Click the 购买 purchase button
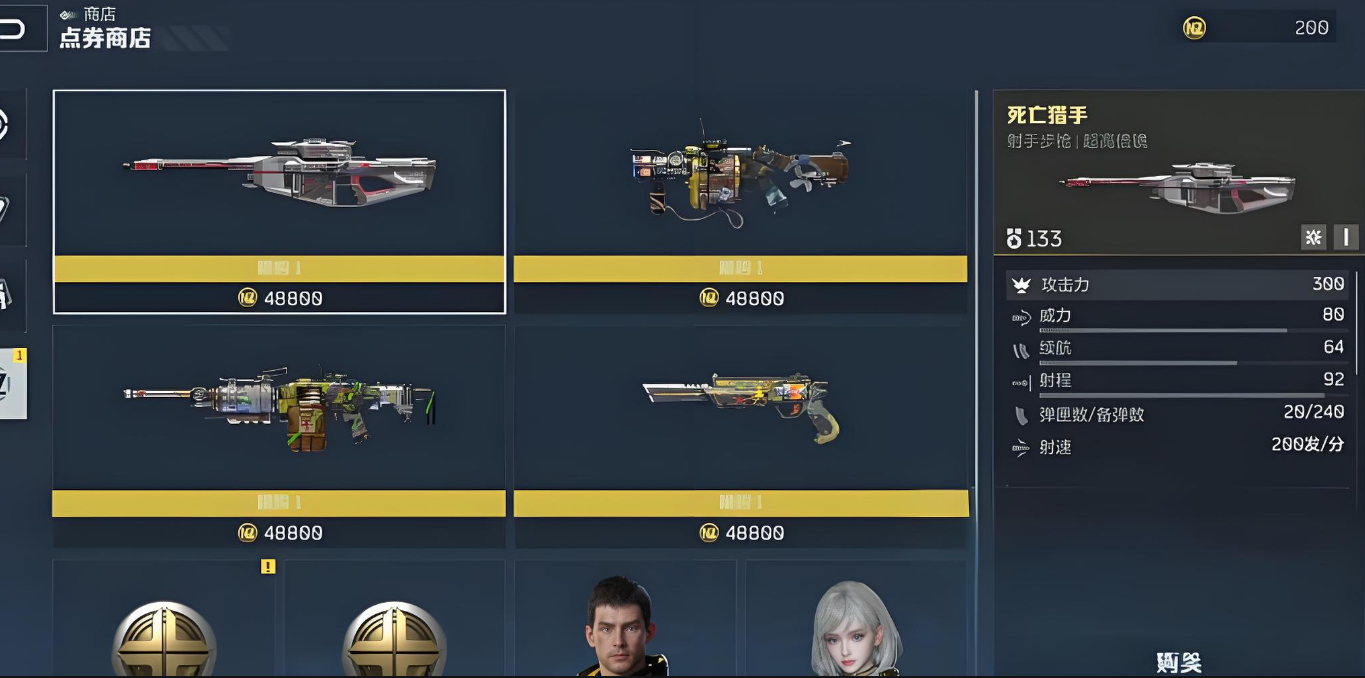This screenshot has width=1365, height=678. (x=1178, y=661)
